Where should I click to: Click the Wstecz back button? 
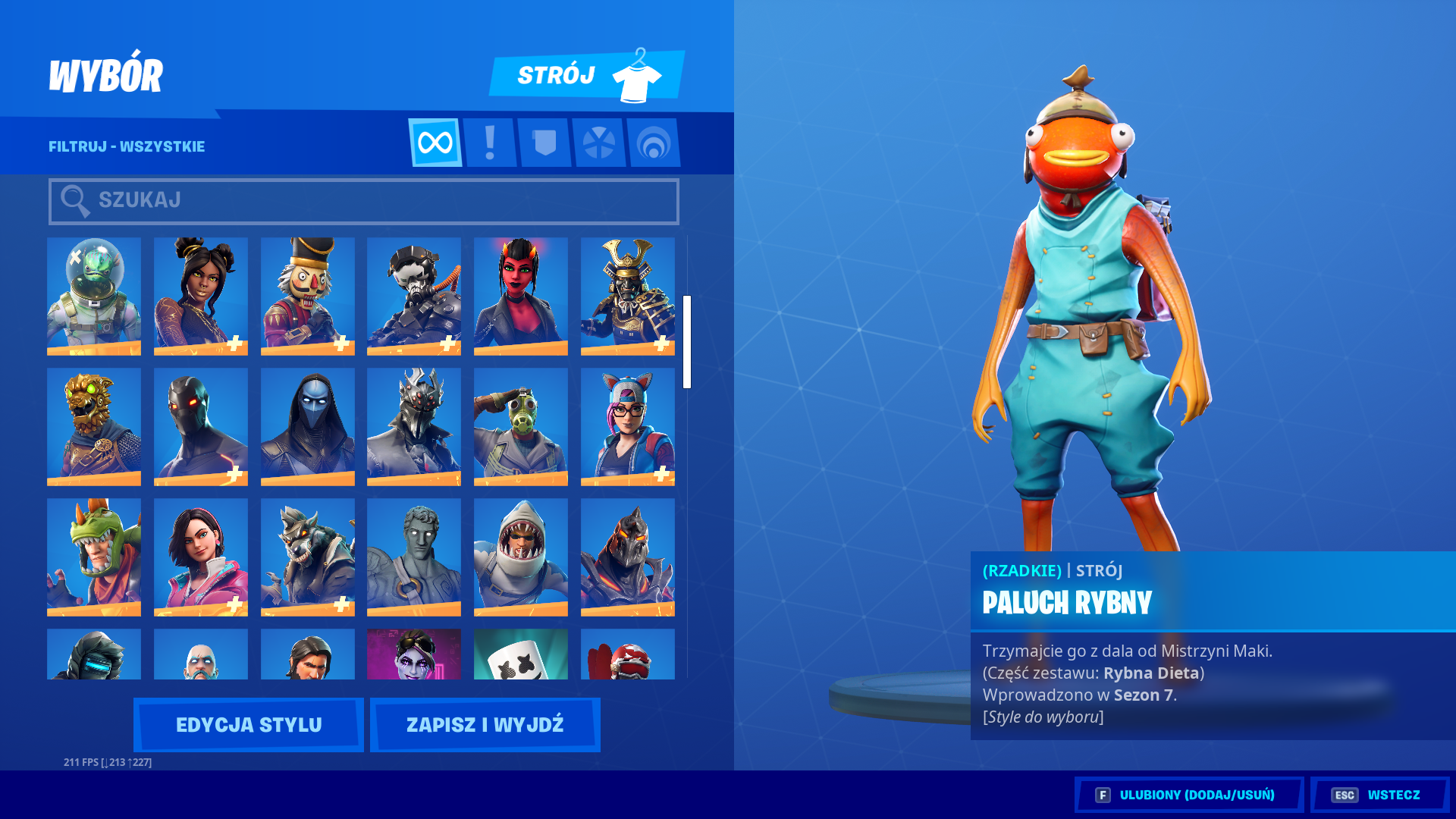(x=1380, y=795)
